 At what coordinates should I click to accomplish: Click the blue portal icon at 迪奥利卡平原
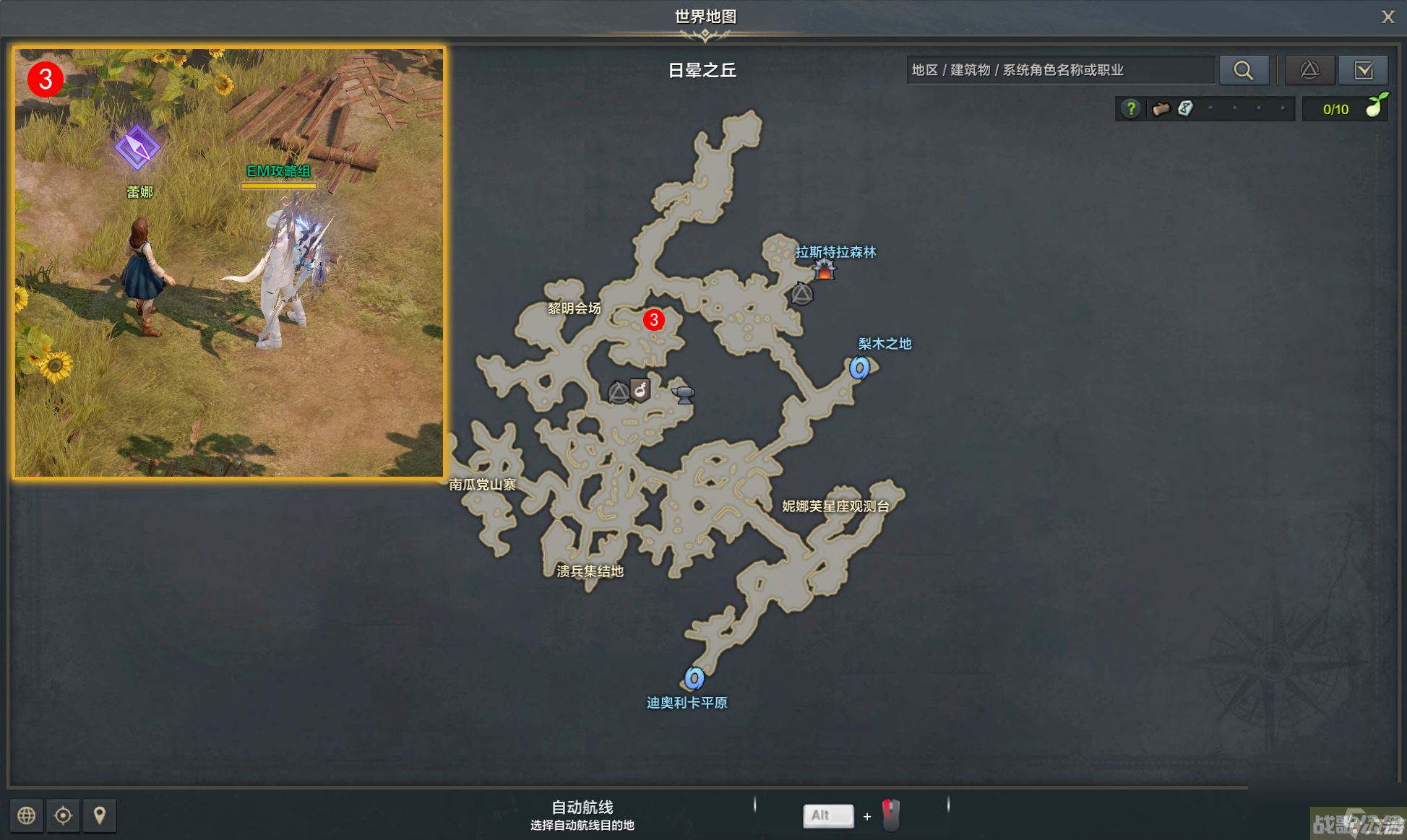tap(694, 679)
